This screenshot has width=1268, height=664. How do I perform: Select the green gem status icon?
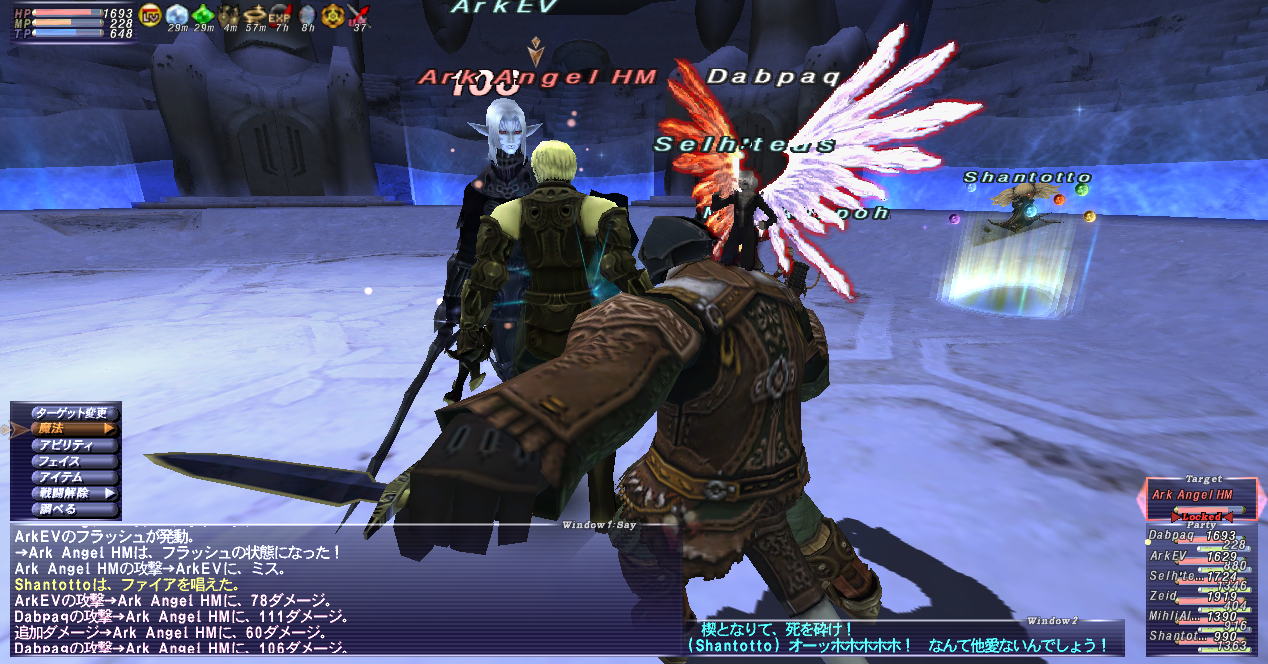203,14
